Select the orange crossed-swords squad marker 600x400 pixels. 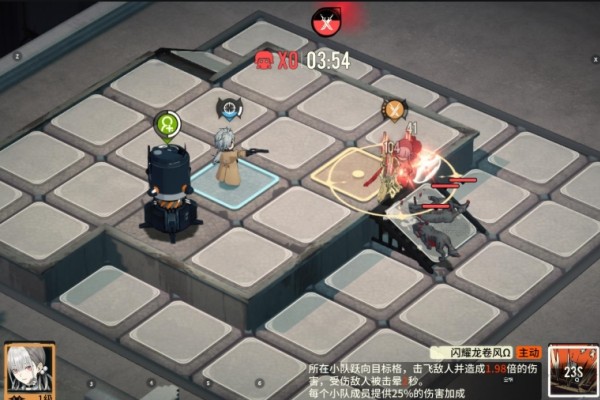click(x=394, y=110)
